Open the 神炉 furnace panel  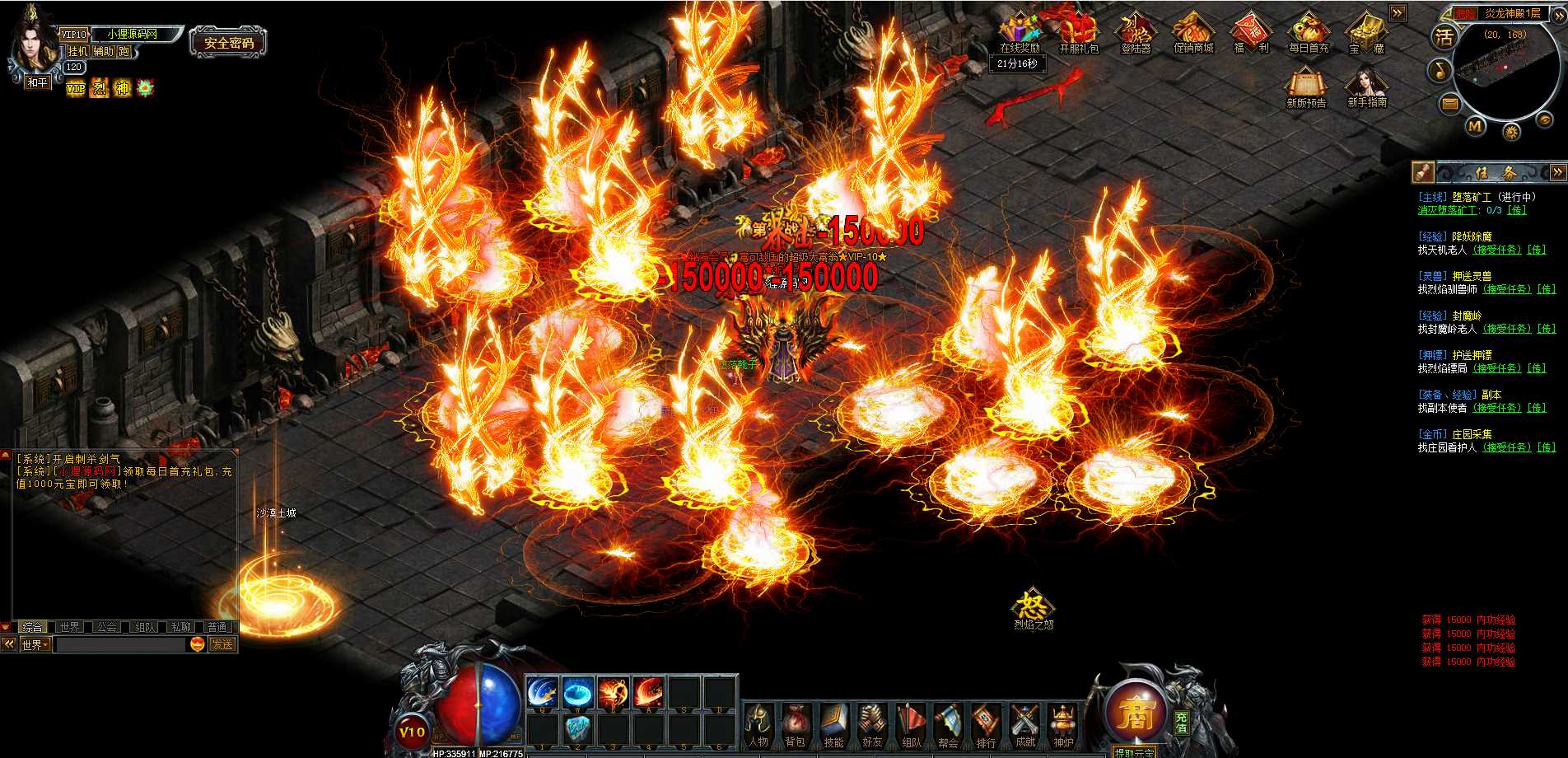1063,725
